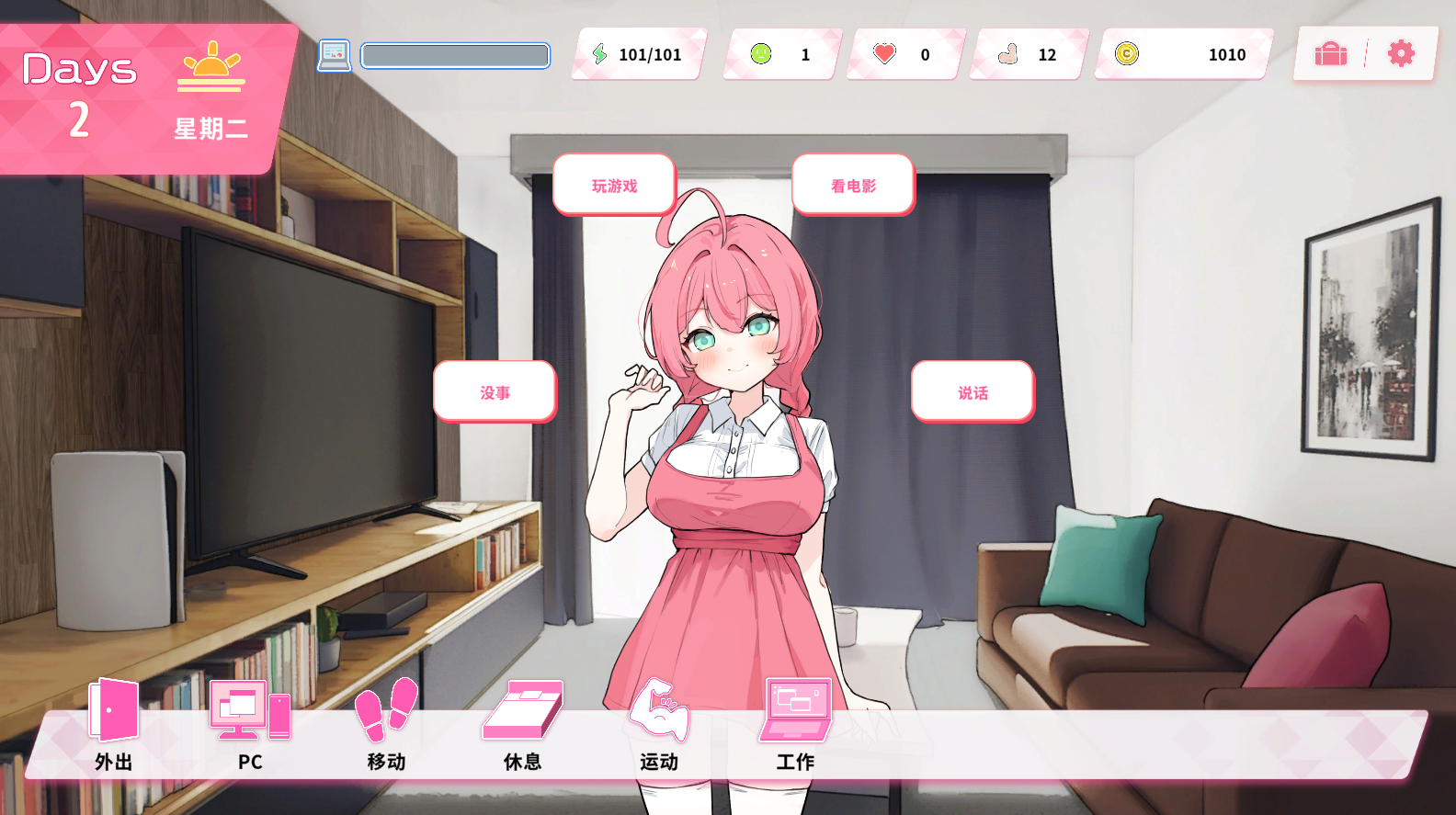
Task: Select the 看电影 (watch movie) option
Action: point(853,185)
